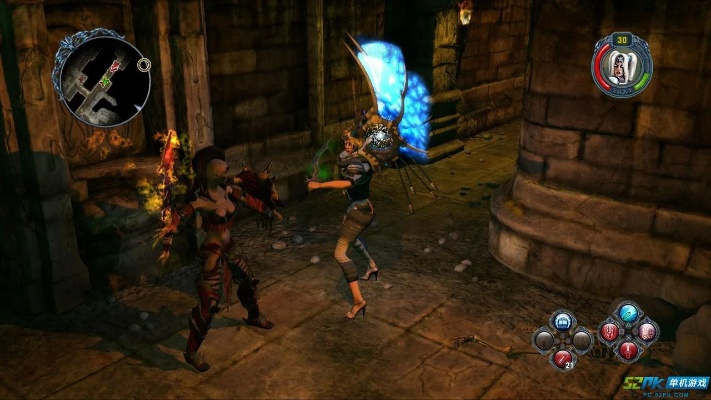Open the circular dungeon minimap
711x400 pixels.
pos(103,79)
